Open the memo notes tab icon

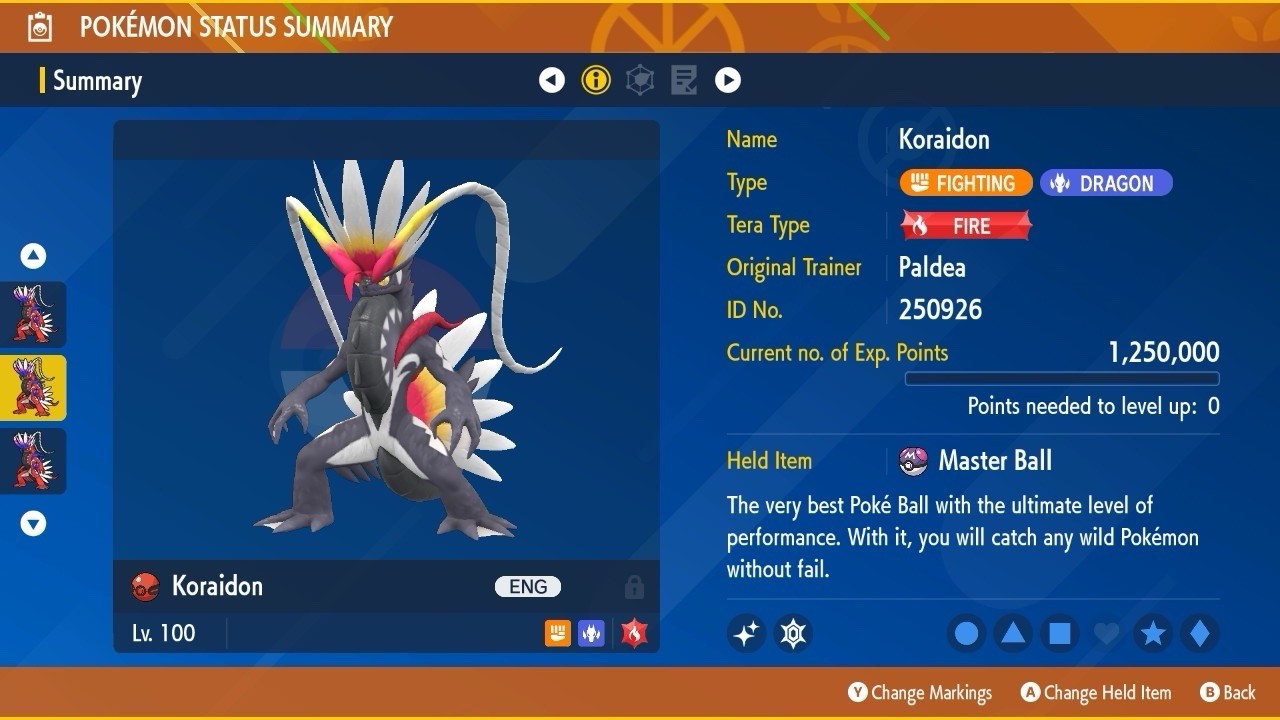click(684, 80)
